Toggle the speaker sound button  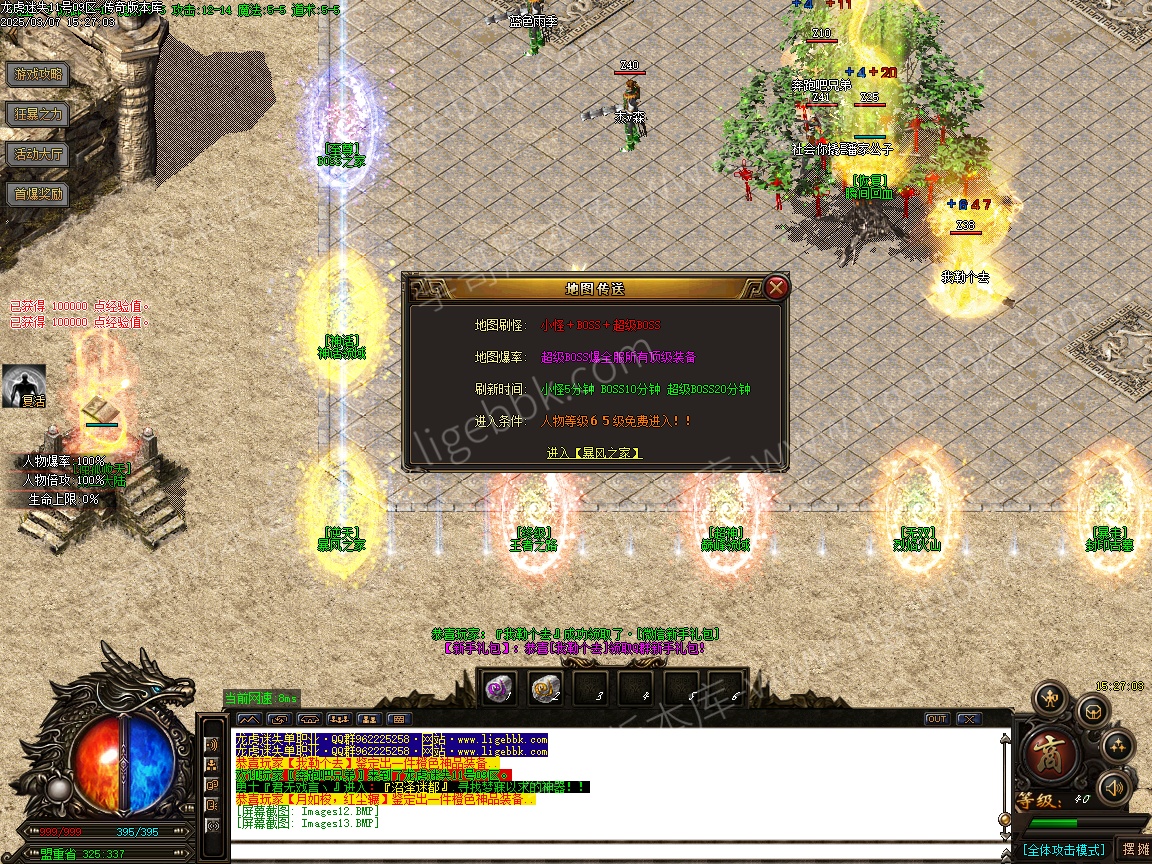[x=1113, y=788]
